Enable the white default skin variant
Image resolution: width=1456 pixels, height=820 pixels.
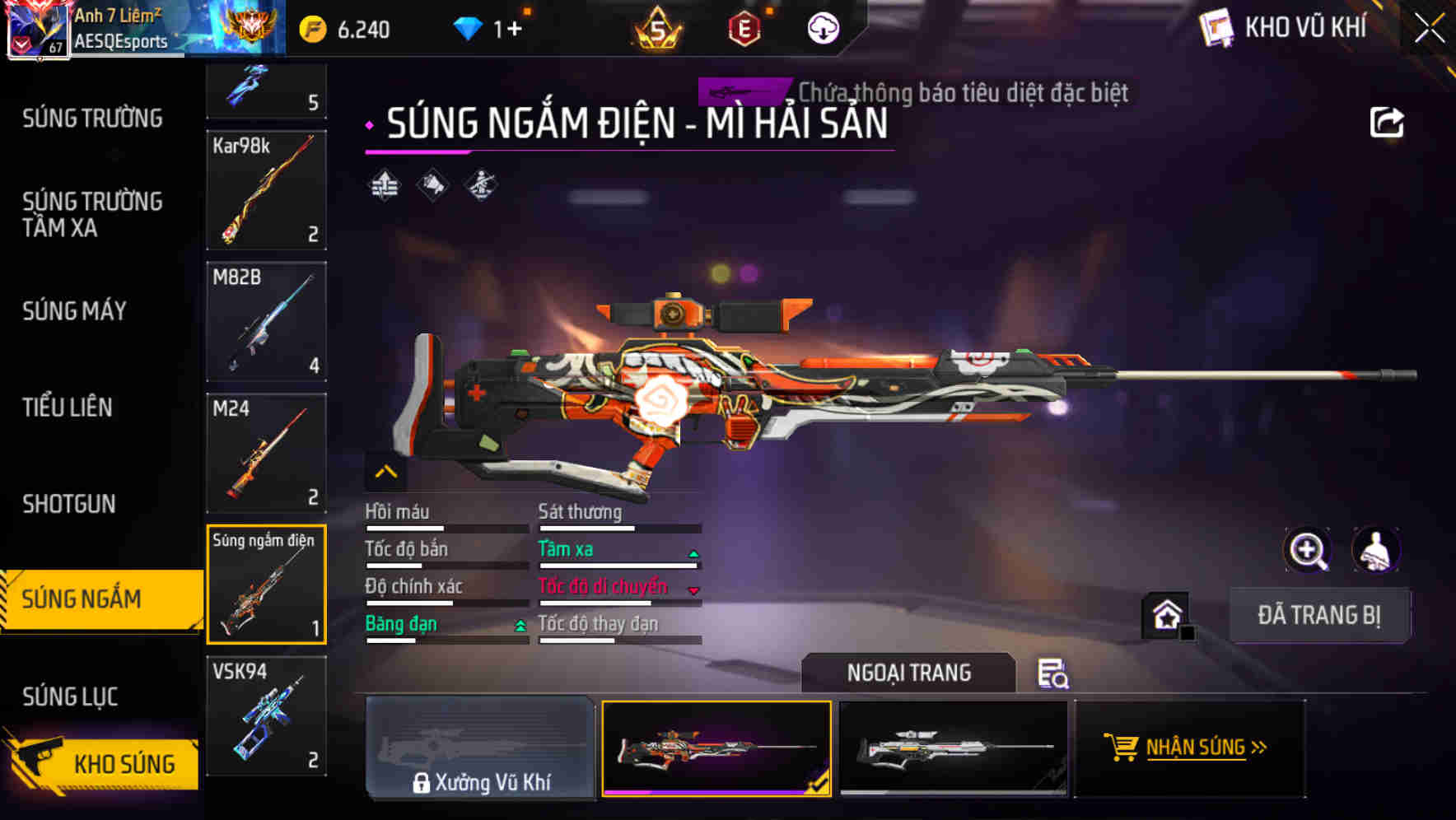[x=954, y=748]
